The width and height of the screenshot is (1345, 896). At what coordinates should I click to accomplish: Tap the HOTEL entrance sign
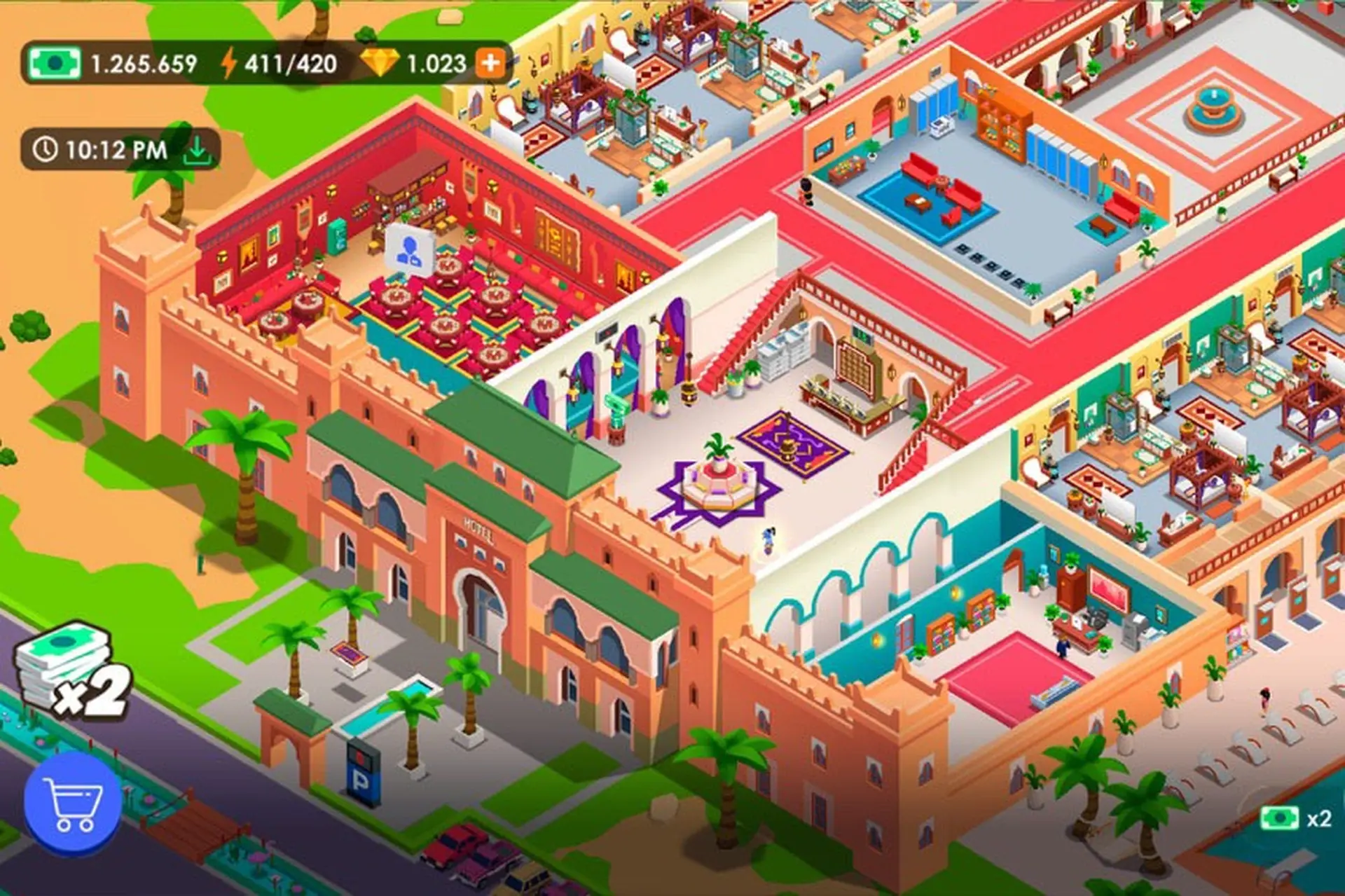click(478, 530)
